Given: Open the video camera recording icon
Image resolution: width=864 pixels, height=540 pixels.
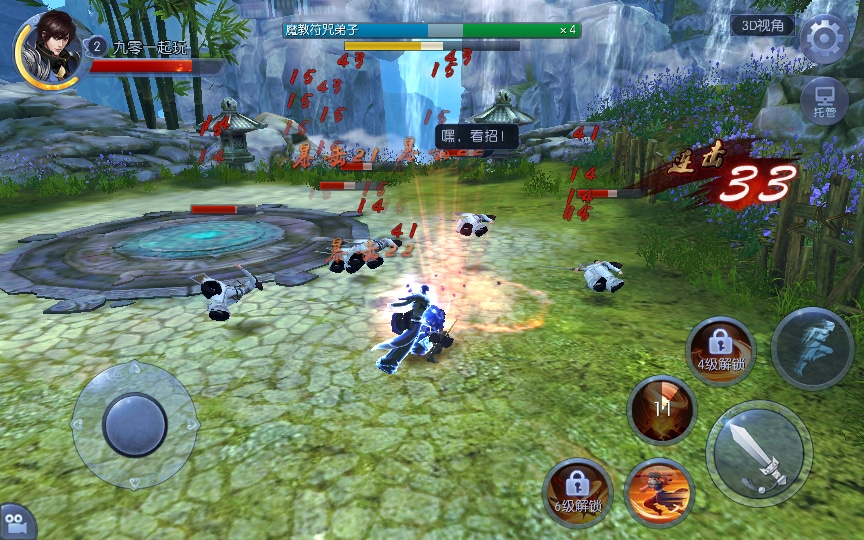Looking at the screenshot, I should [16, 522].
